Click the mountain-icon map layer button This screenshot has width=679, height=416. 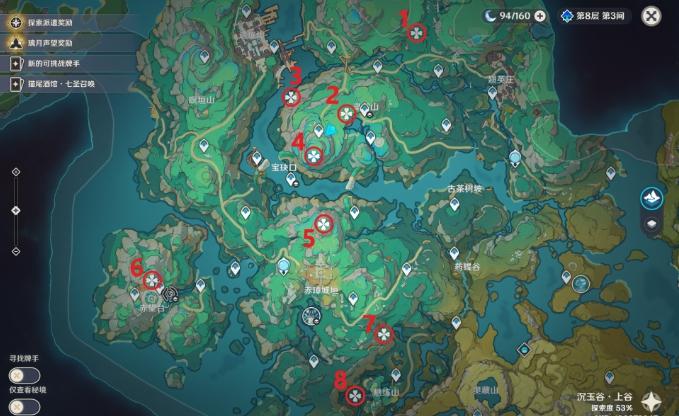651,198
